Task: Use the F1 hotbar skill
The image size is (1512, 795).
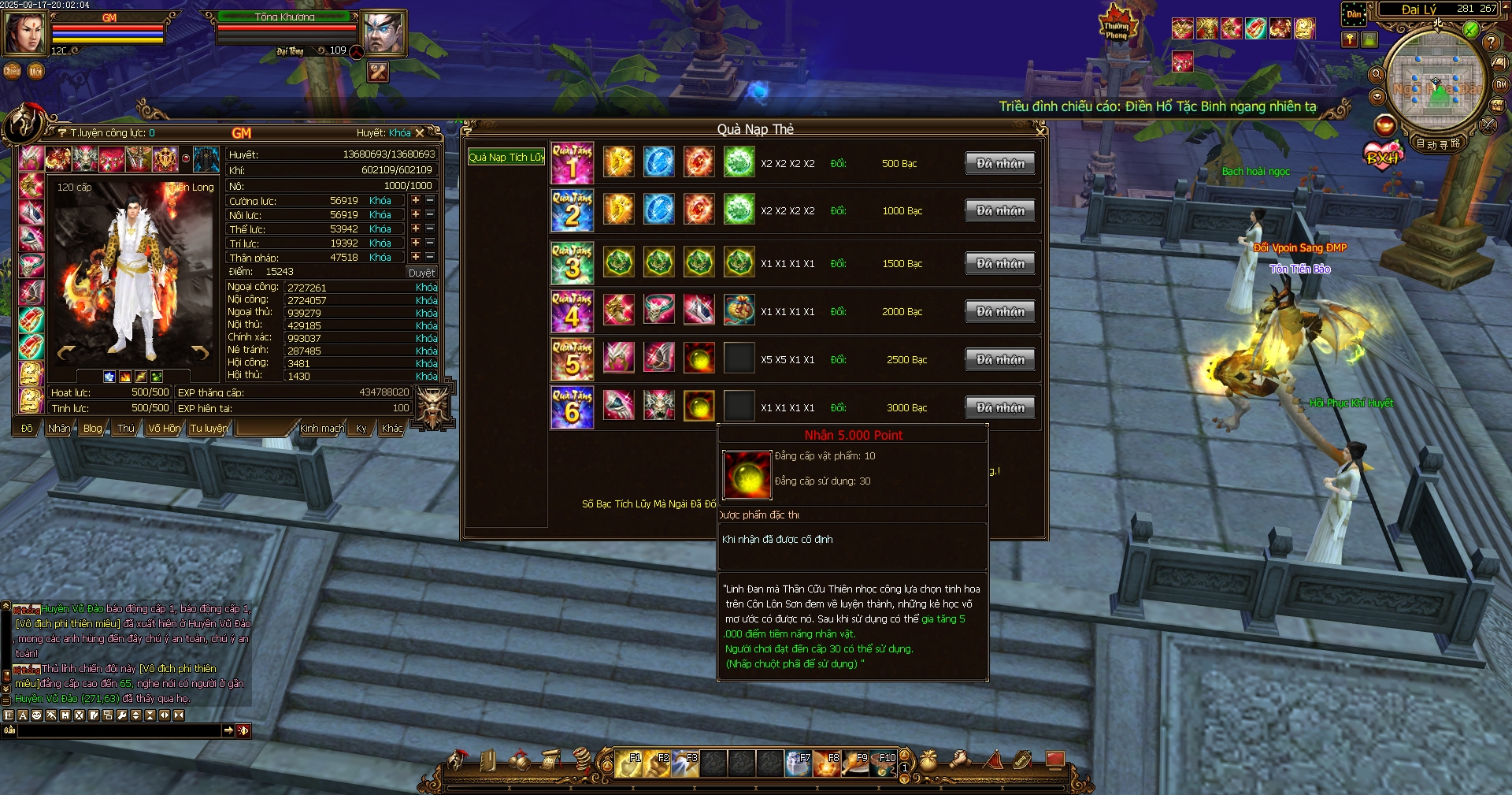Action: coord(628,763)
